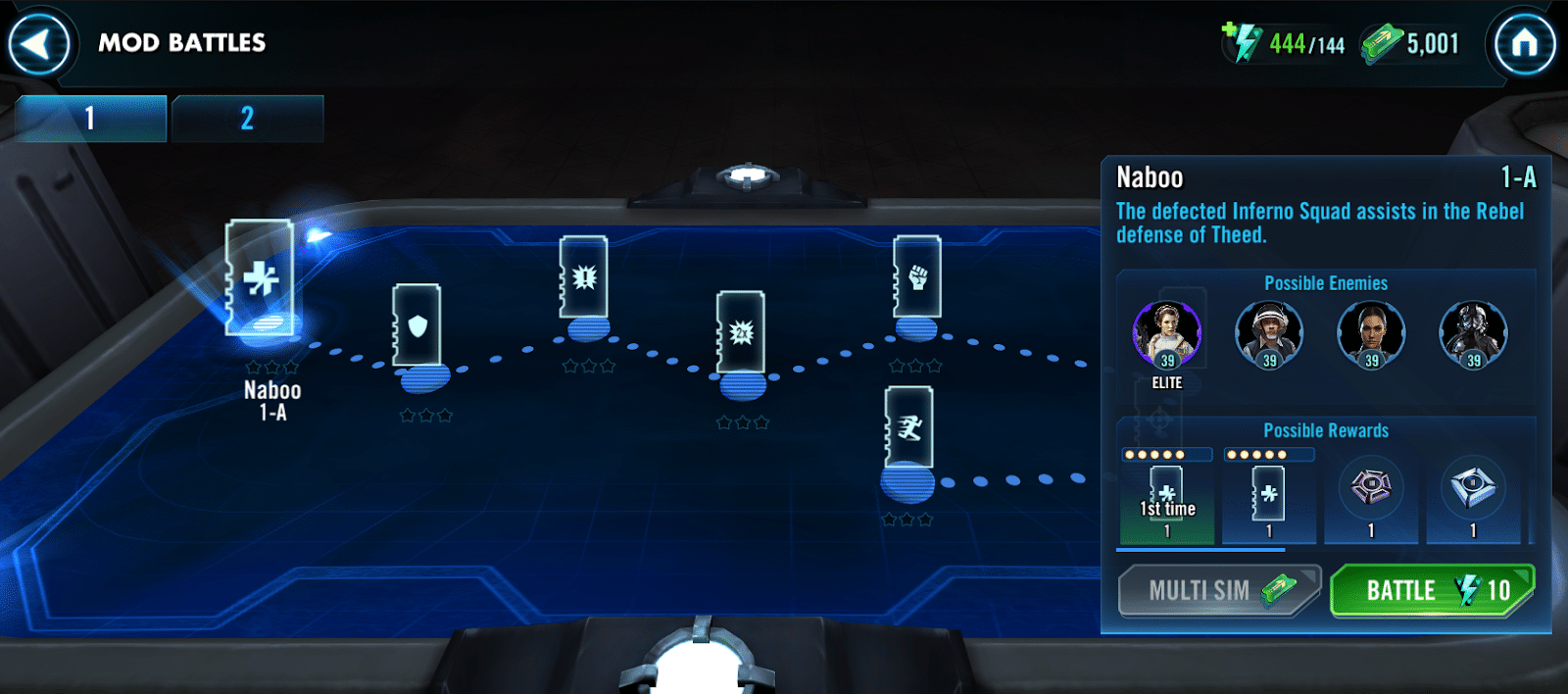Use the Multi Sim button
The width and height of the screenshot is (1568, 694).
1219,590
